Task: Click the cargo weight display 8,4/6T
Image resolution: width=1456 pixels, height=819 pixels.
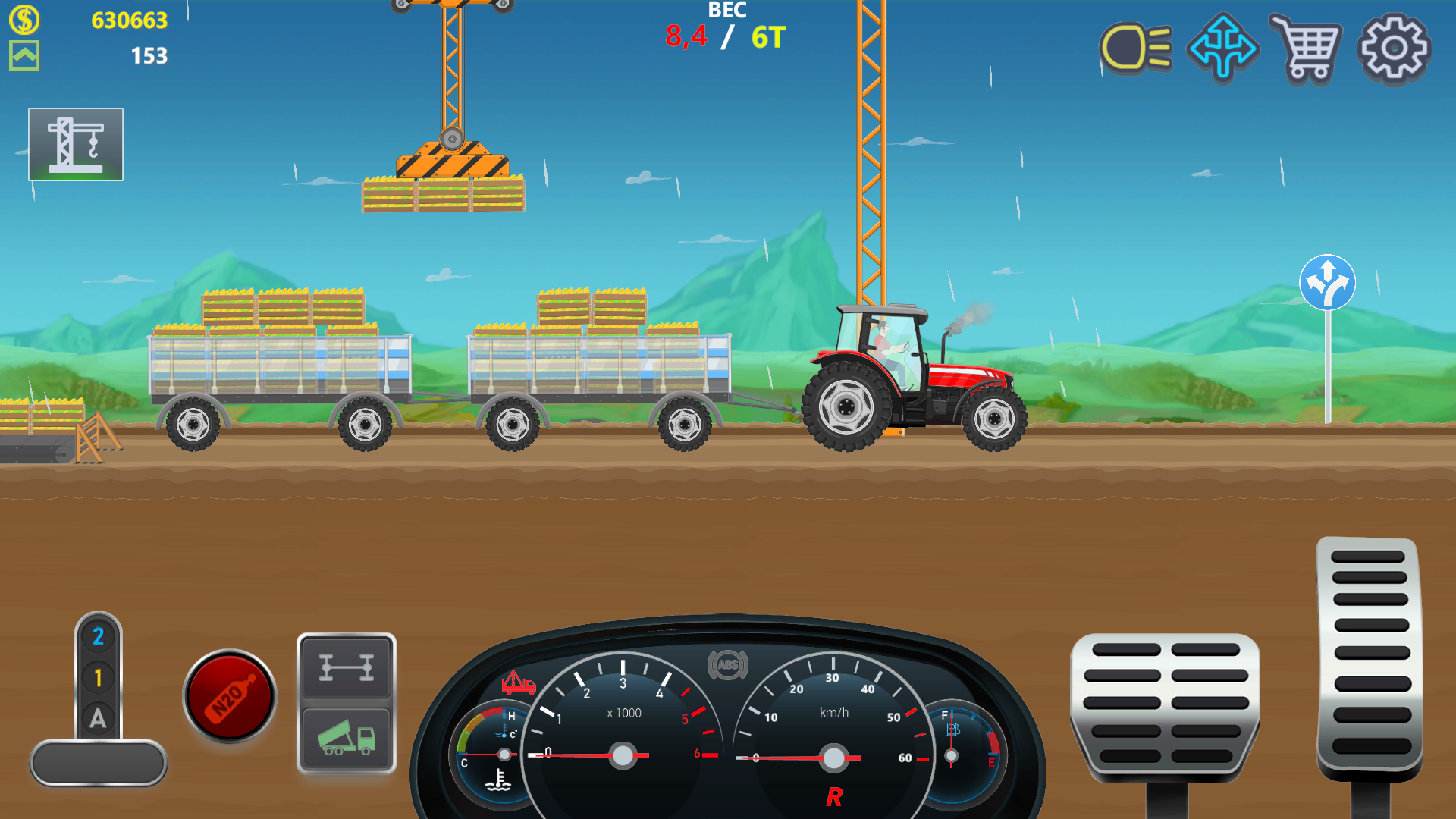Action: click(726, 34)
